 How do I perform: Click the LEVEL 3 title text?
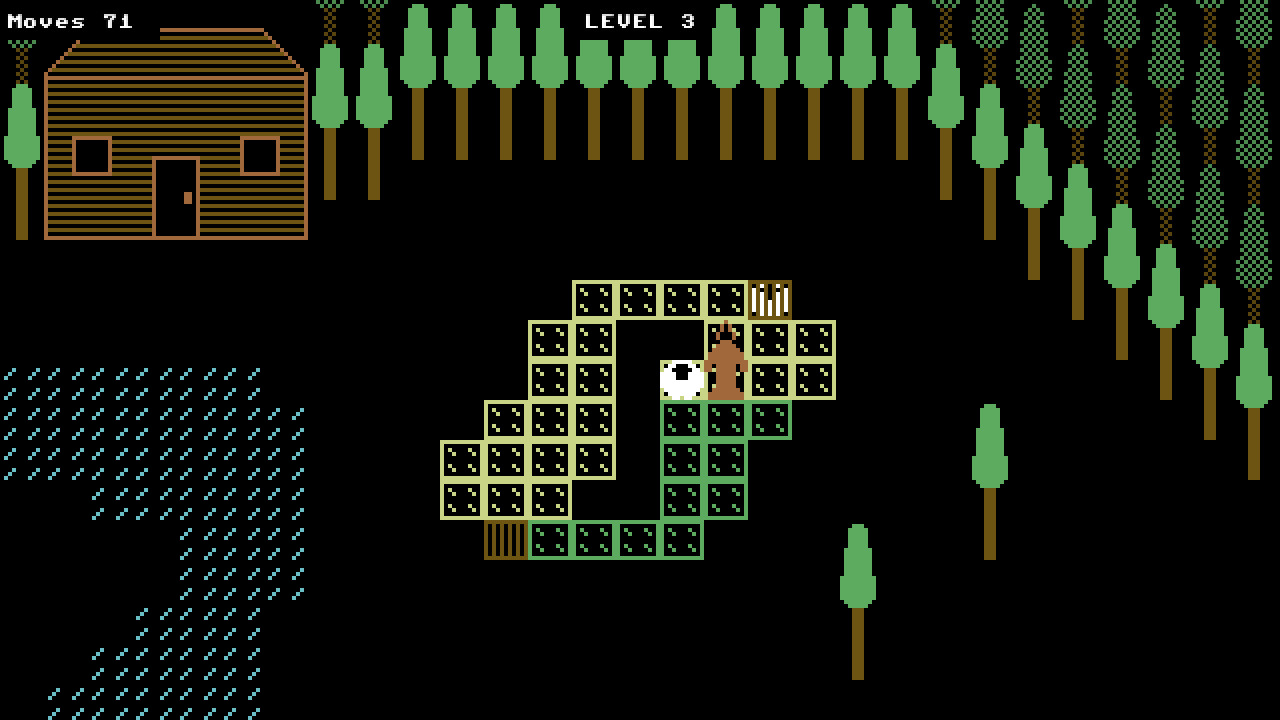click(640, 18)
